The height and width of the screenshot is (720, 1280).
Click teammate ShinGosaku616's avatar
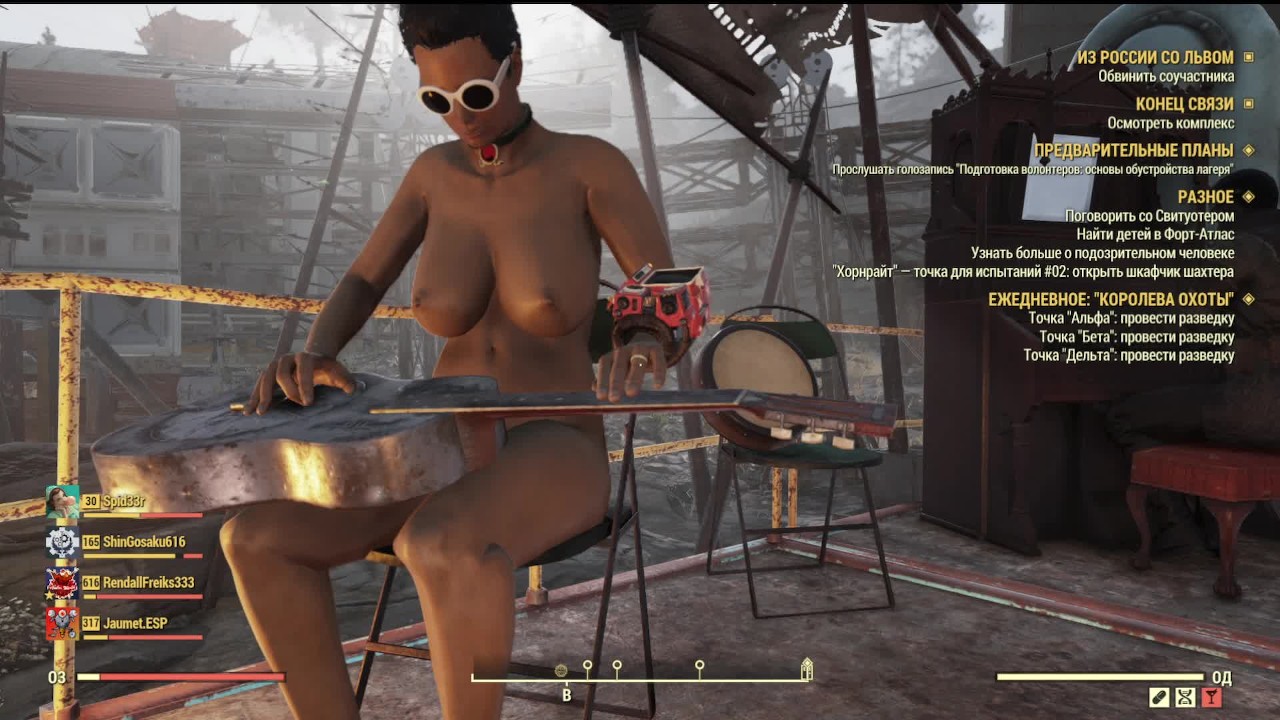point(62,542)
